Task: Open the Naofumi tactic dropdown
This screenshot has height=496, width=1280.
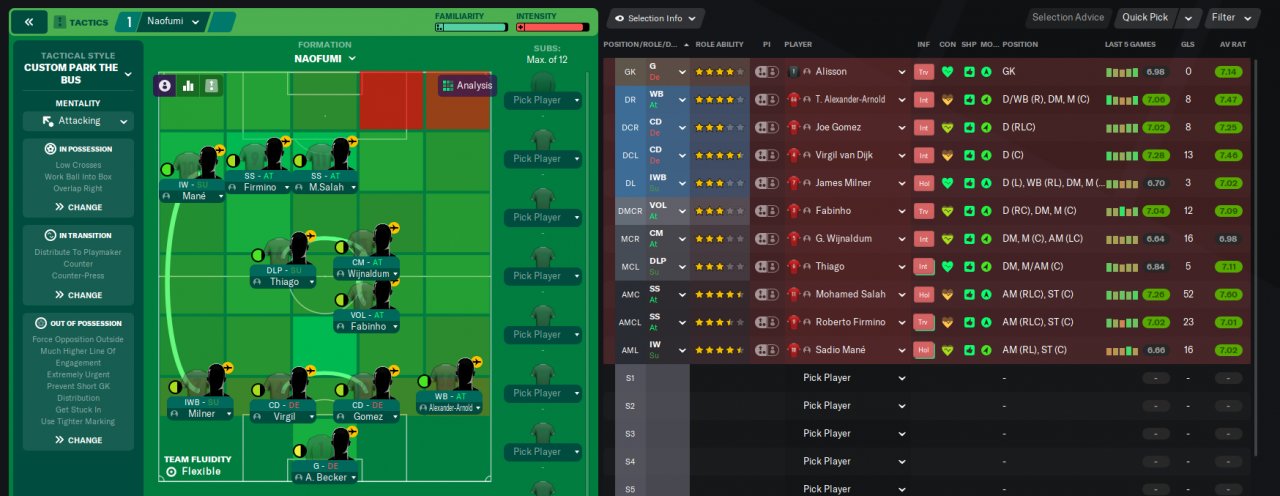Action: pyautogui.click(x=171, y=21)
